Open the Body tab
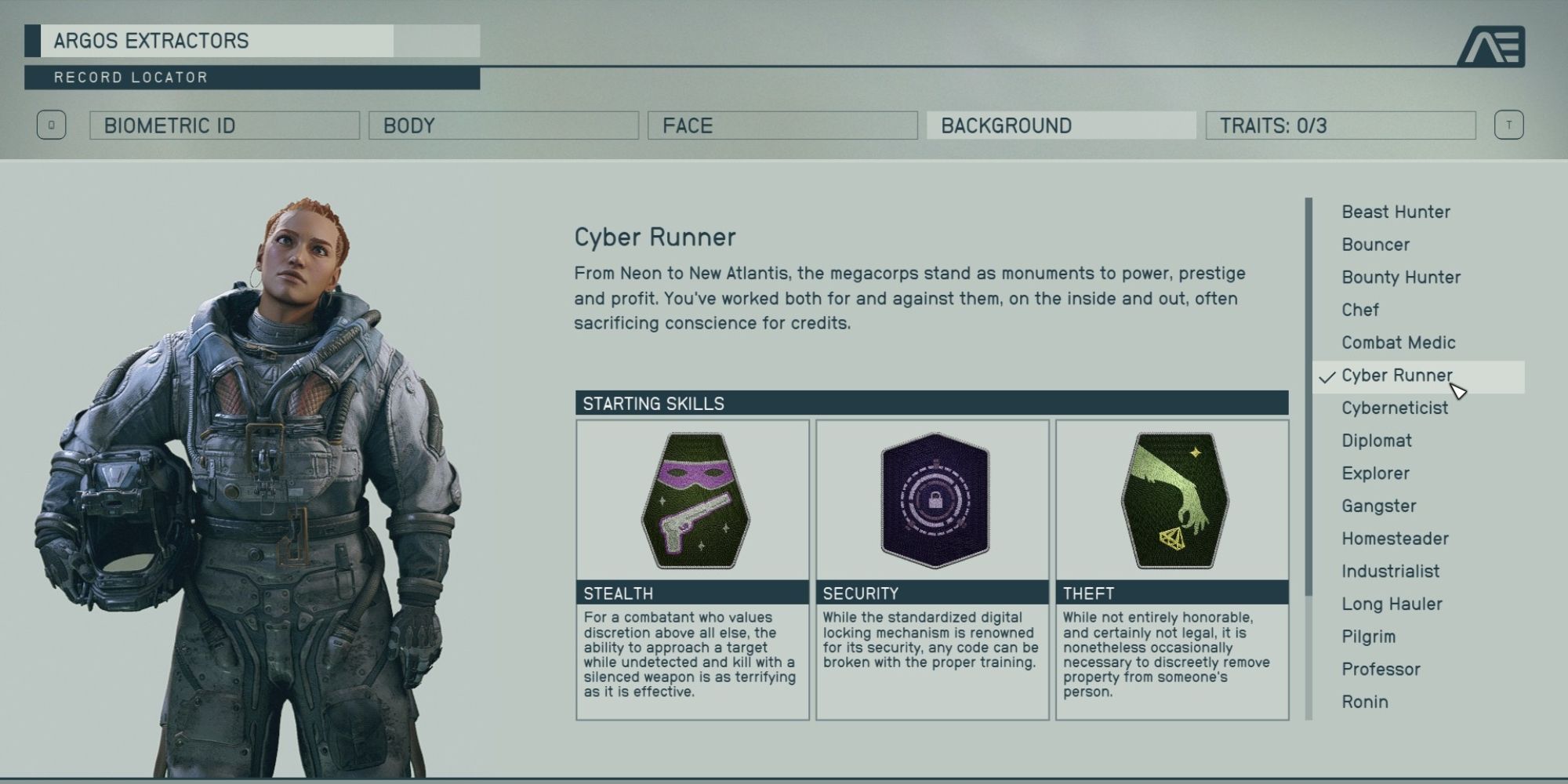The width and height of the screenshot is (1568, 784). (503, 125)
